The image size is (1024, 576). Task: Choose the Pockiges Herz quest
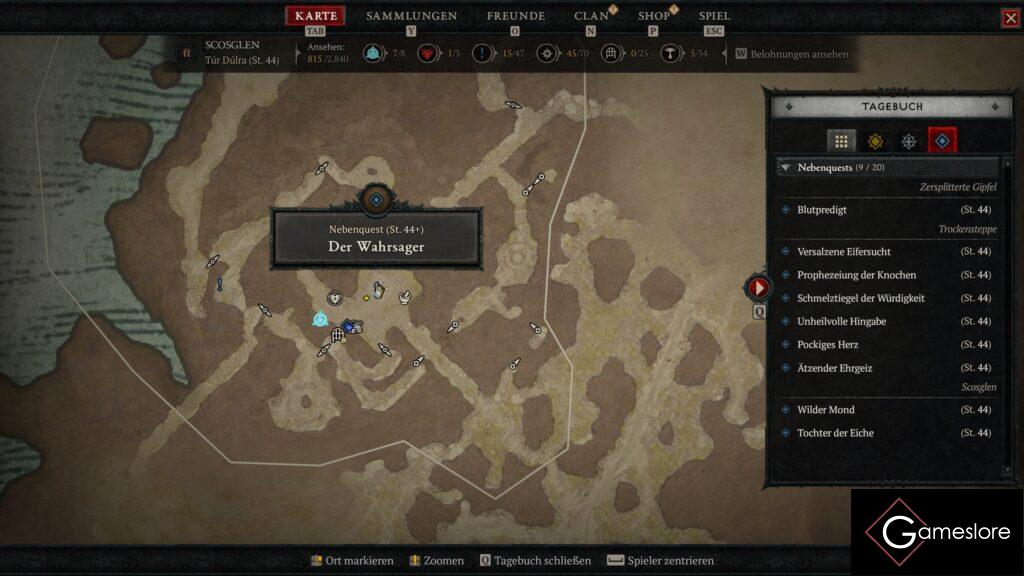click(827, 344)
